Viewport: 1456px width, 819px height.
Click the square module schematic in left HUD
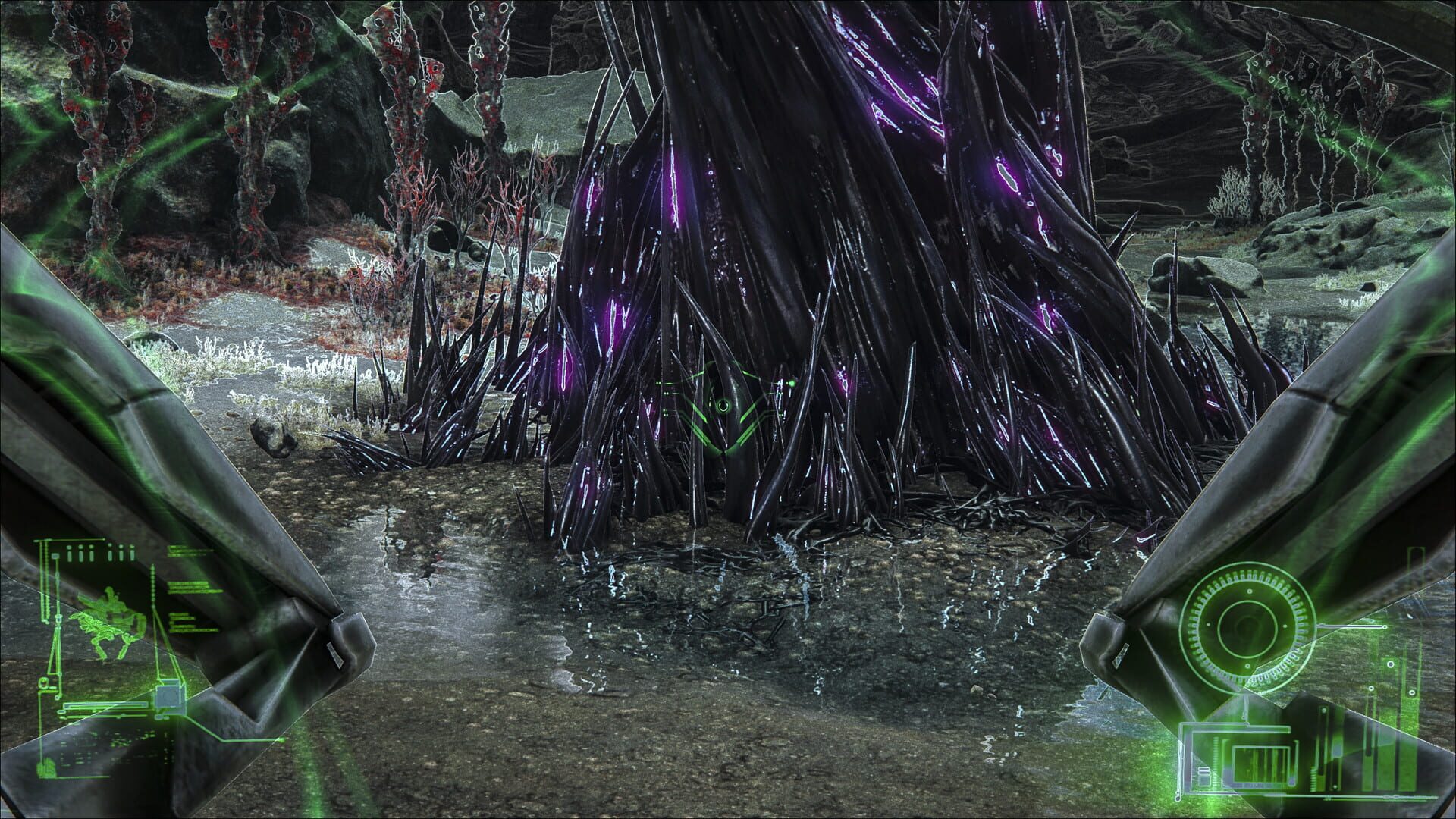[168, 696]
